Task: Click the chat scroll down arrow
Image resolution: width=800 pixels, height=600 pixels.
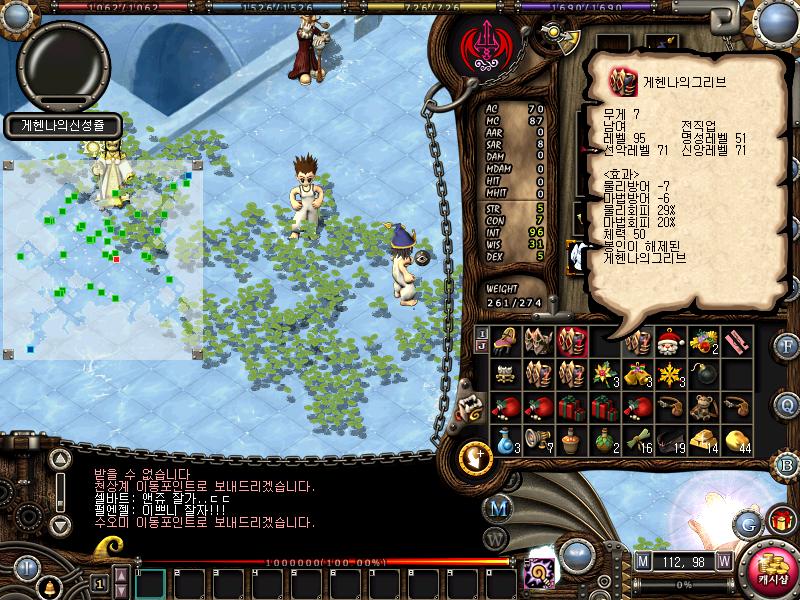Action: 61,524
